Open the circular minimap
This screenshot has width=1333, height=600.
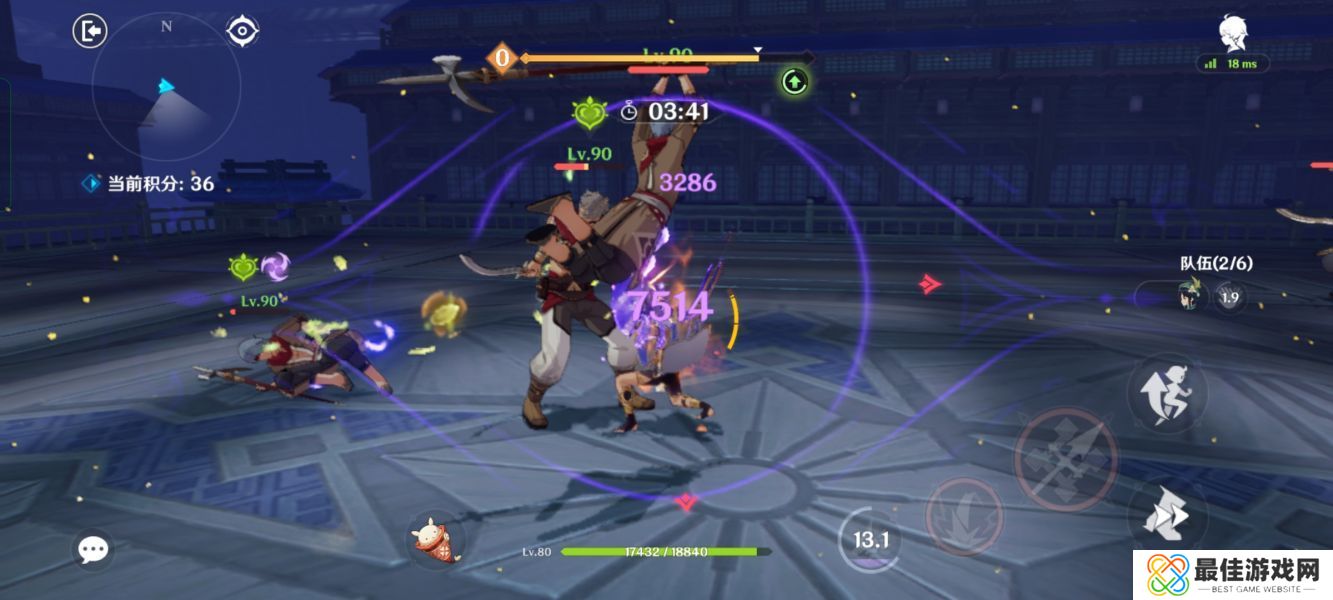pyautogui.click(x=166, y=87)
